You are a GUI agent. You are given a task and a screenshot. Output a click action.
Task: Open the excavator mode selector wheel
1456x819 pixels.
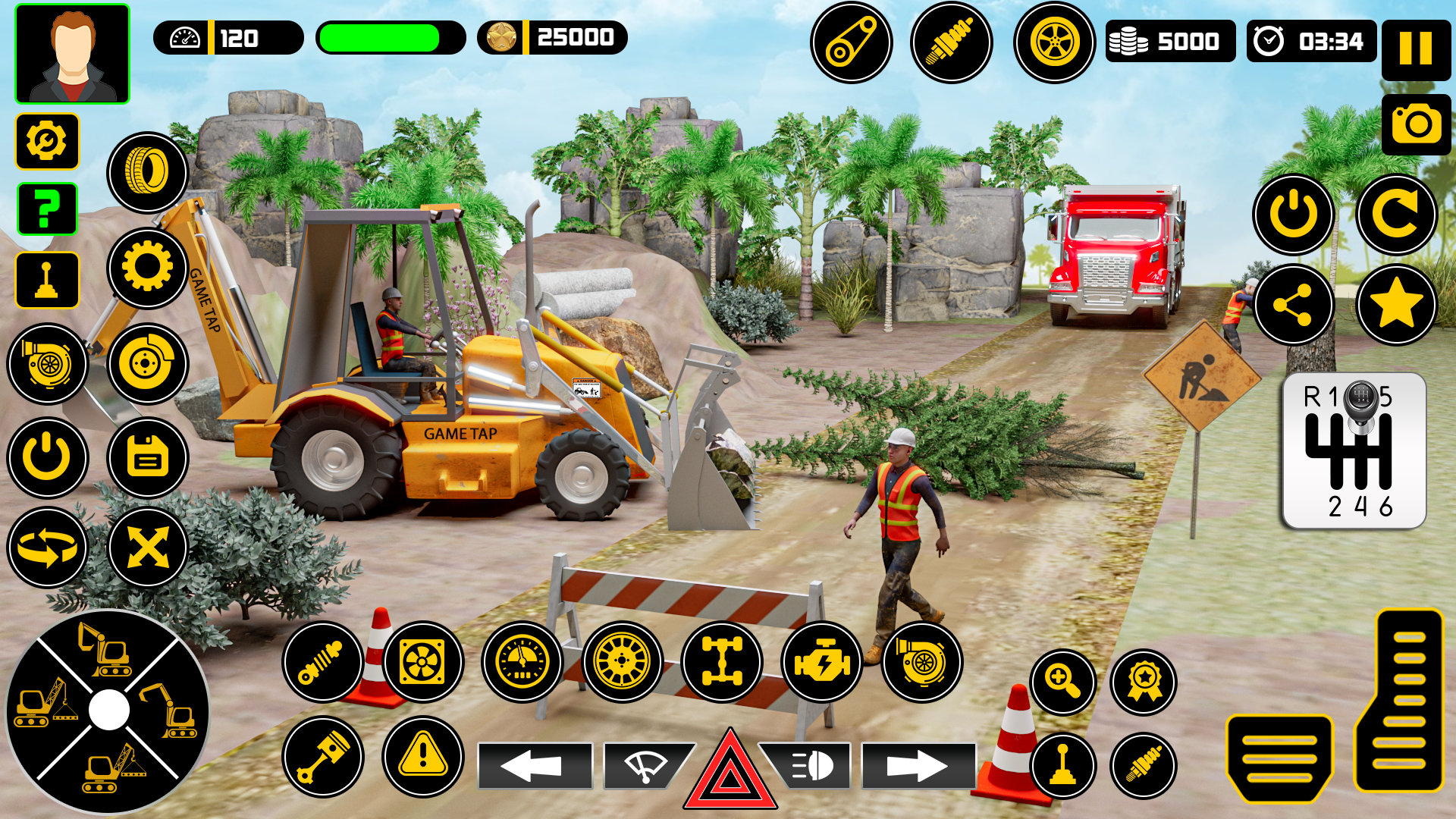pos(110,709)
